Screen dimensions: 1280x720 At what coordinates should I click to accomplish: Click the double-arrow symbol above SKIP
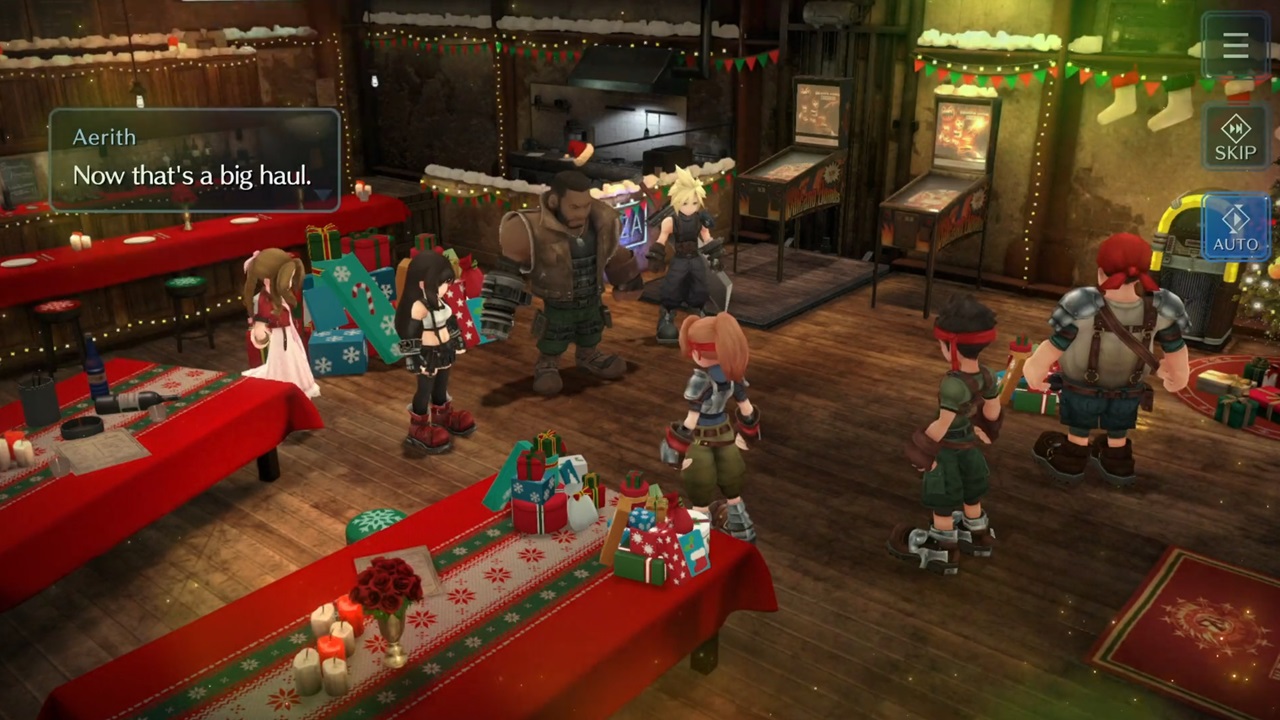(1234, 128)
